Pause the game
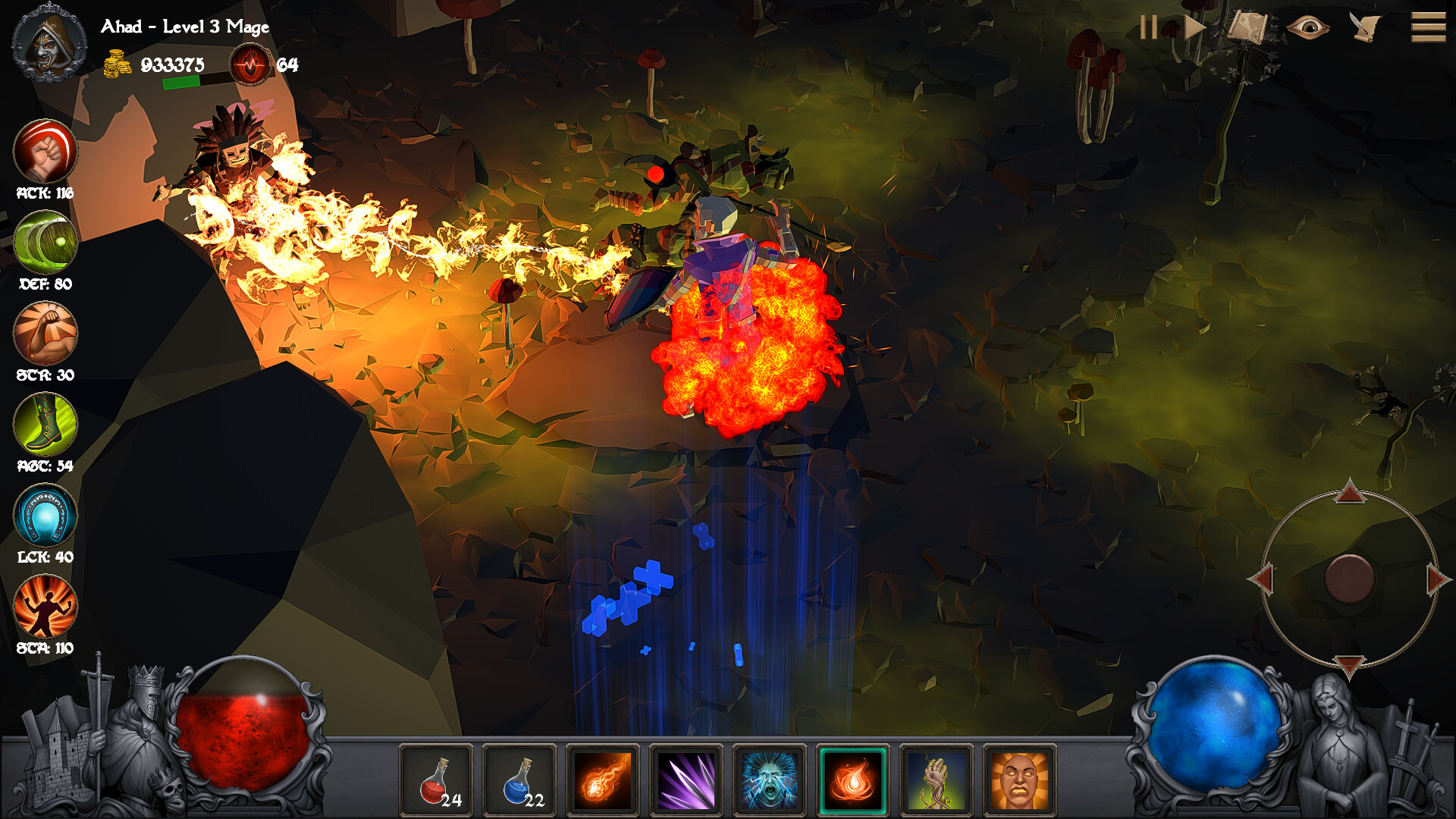The height and width of the screenshot is (819, 1456). coord(1148,28)
